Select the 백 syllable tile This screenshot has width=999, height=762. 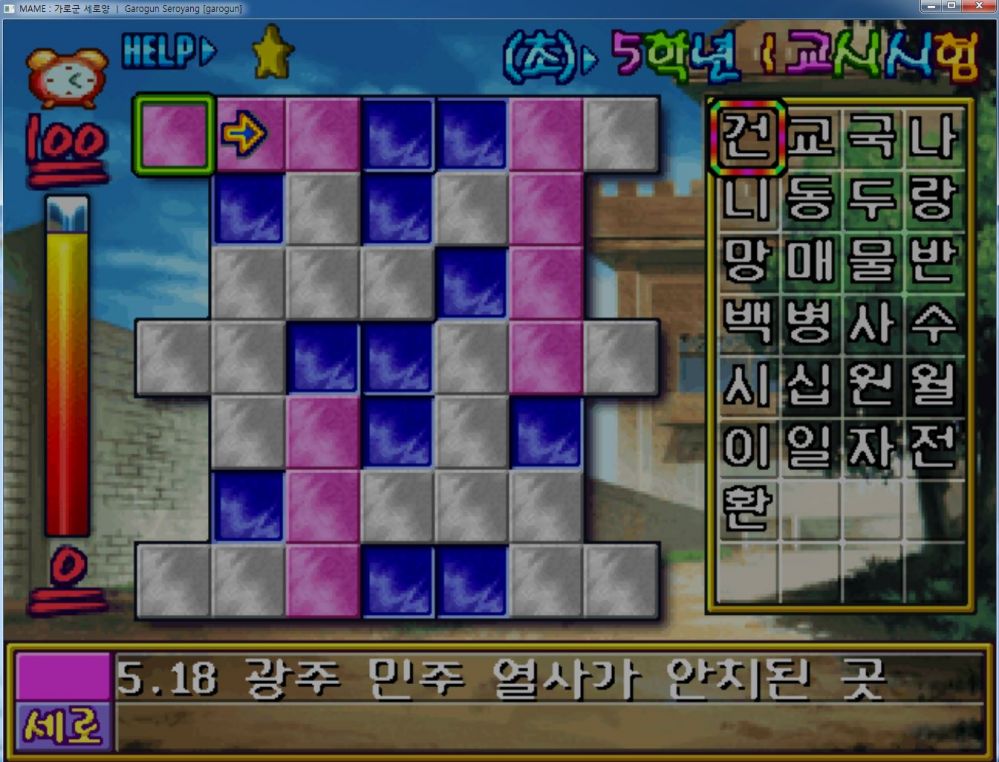coord(747,322)
